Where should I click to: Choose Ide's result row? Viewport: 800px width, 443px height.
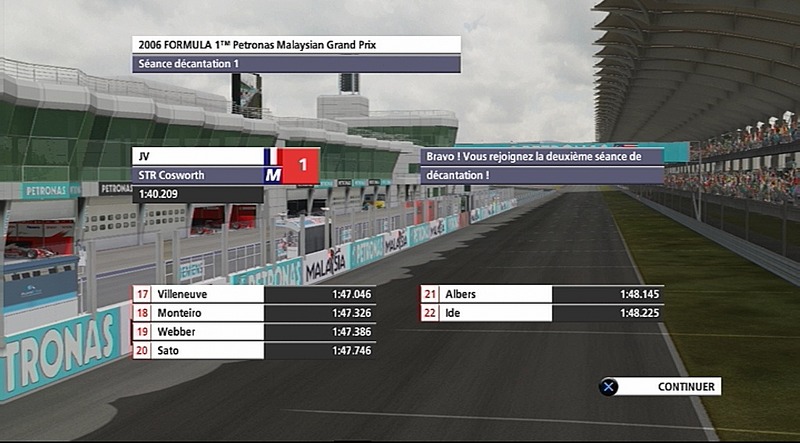click(542, 313)
